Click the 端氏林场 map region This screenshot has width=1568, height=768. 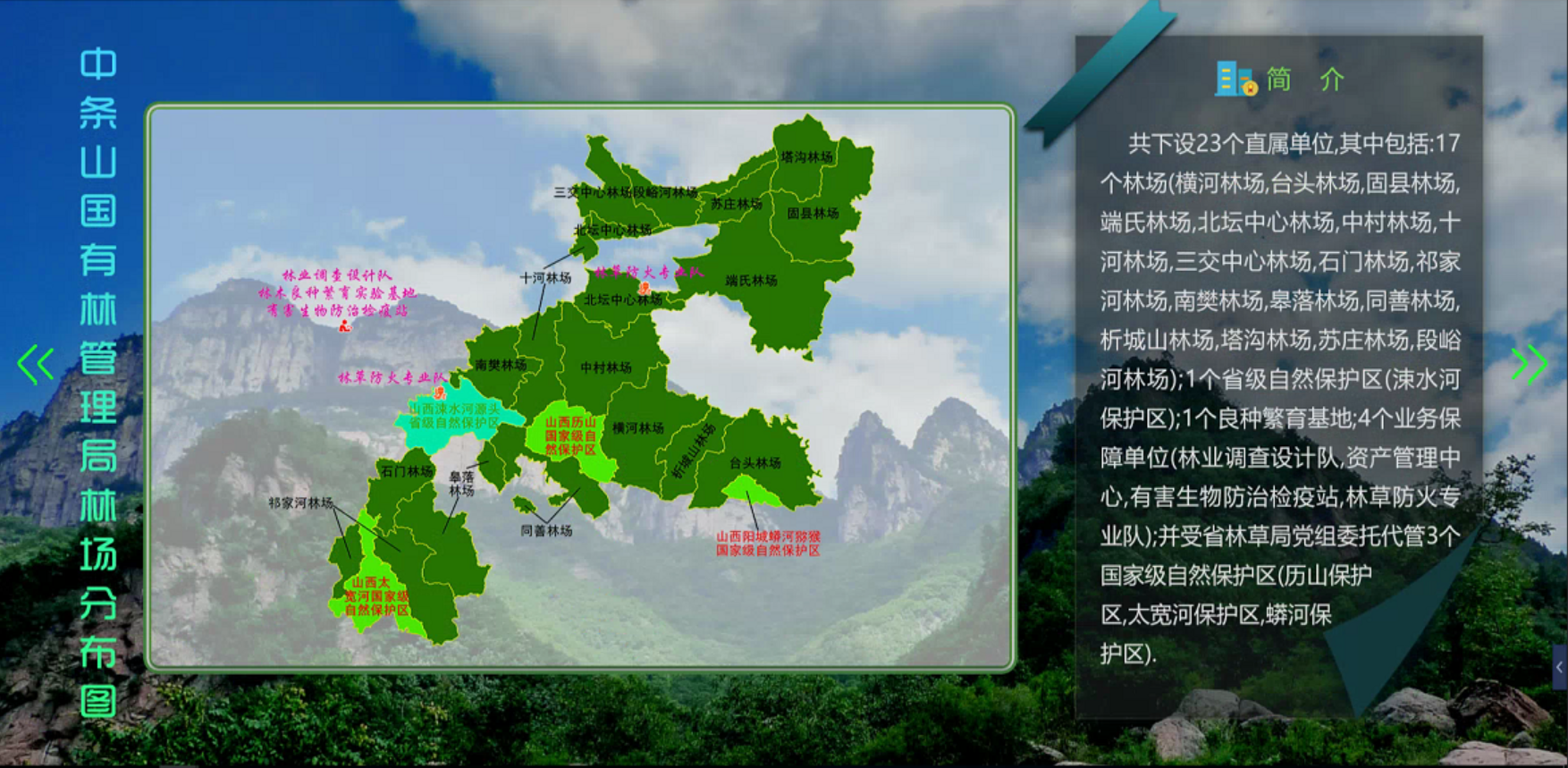coord(751,281)
